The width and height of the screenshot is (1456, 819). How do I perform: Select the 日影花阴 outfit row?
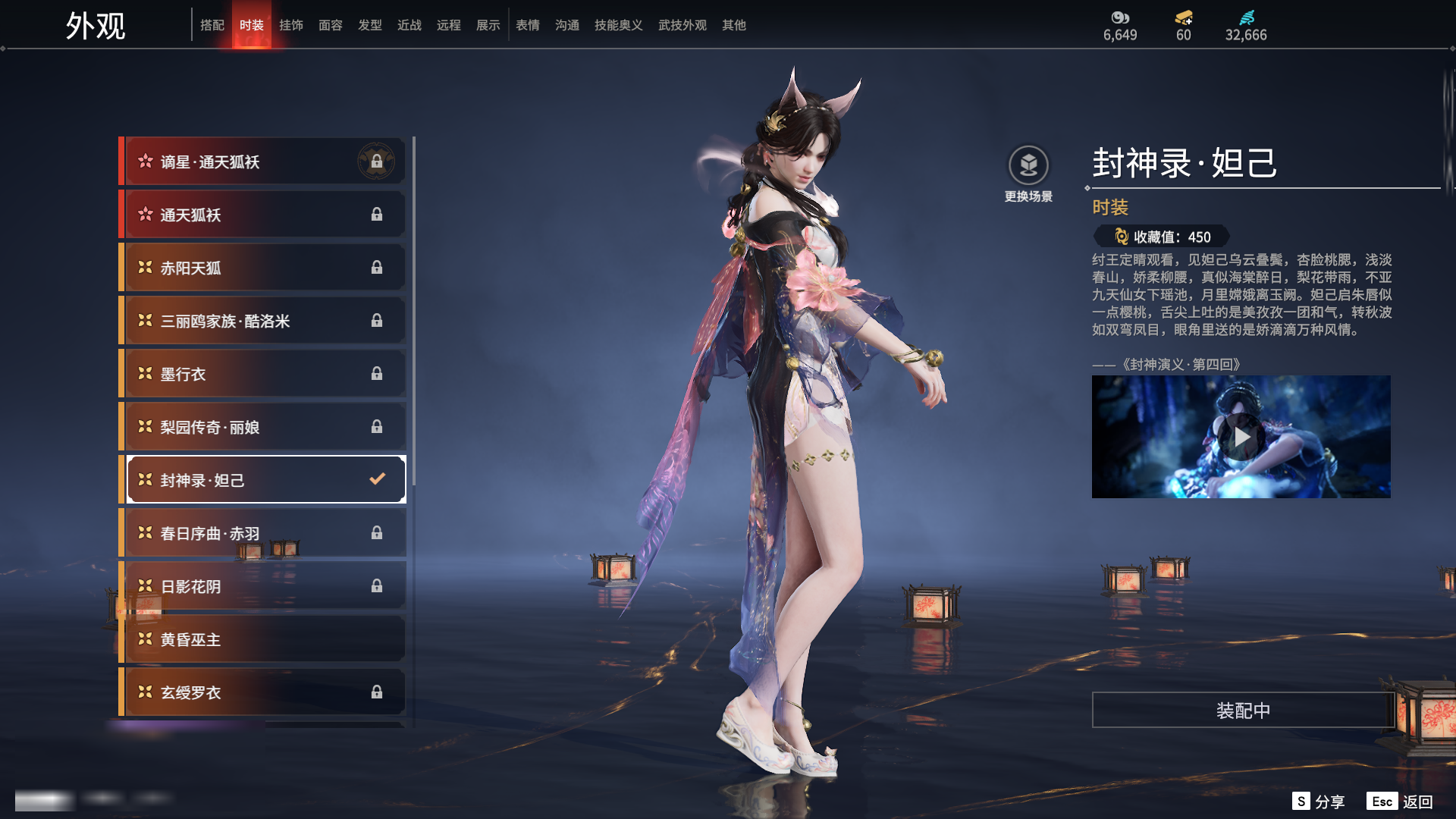click(262, 586)
